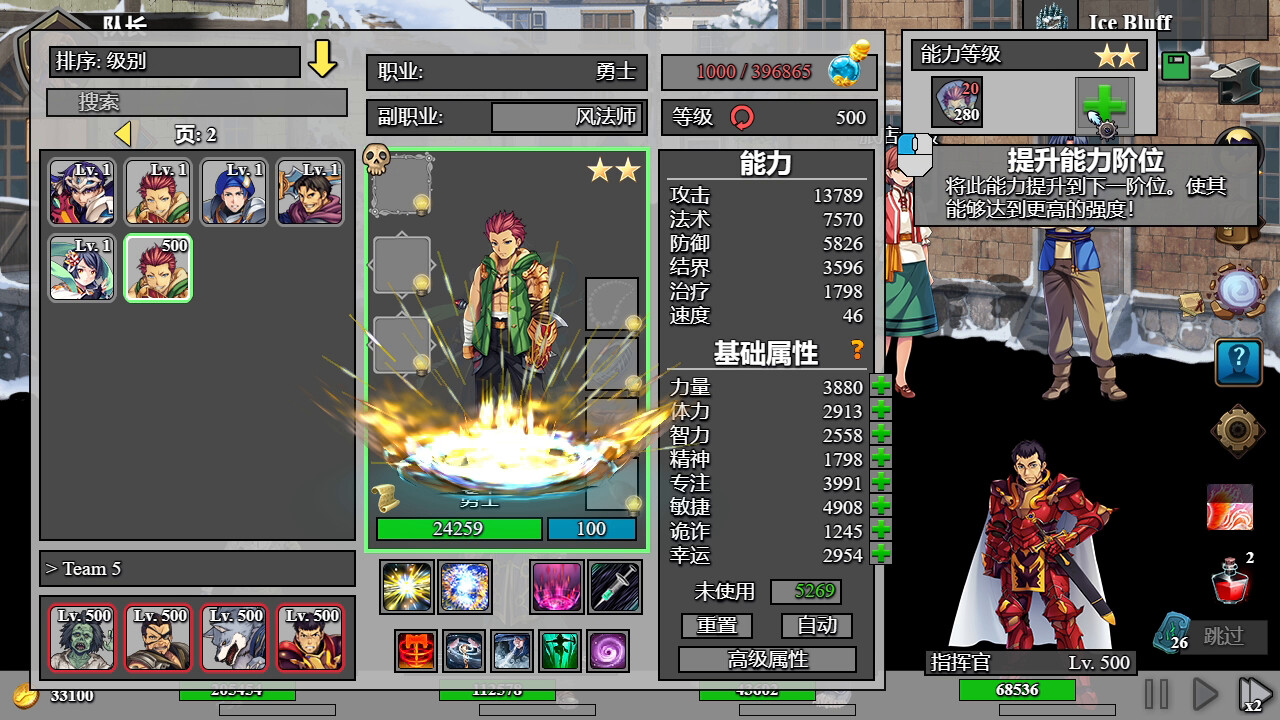The image size is (1280, 720).
Task: Select the yellow burst attack skill icon
Action: tap(404, 586)
